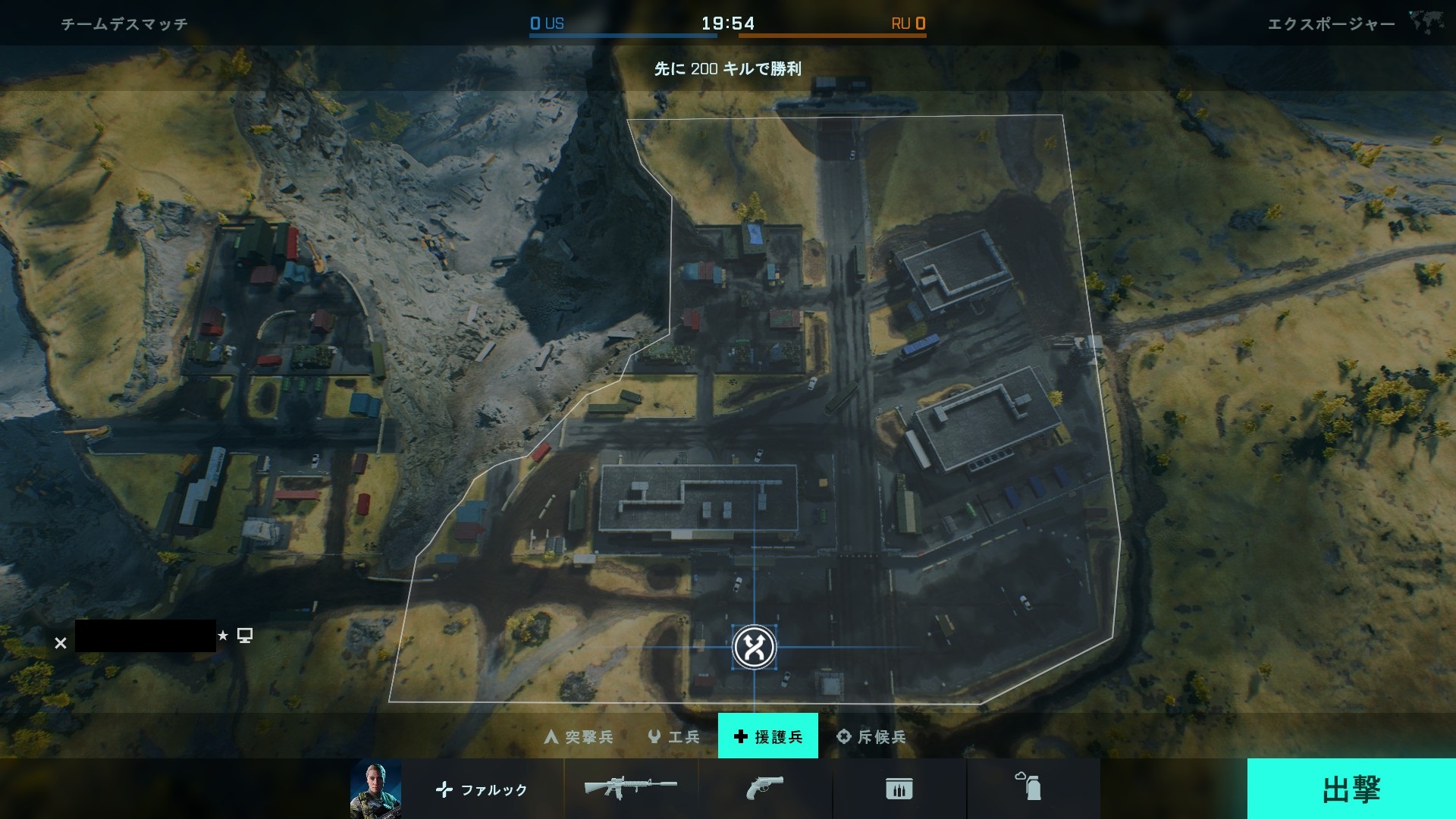The image size is (1456, 819).
Task: Open the world map icon beside エクスポージャー
Action: click(1426, 22)
